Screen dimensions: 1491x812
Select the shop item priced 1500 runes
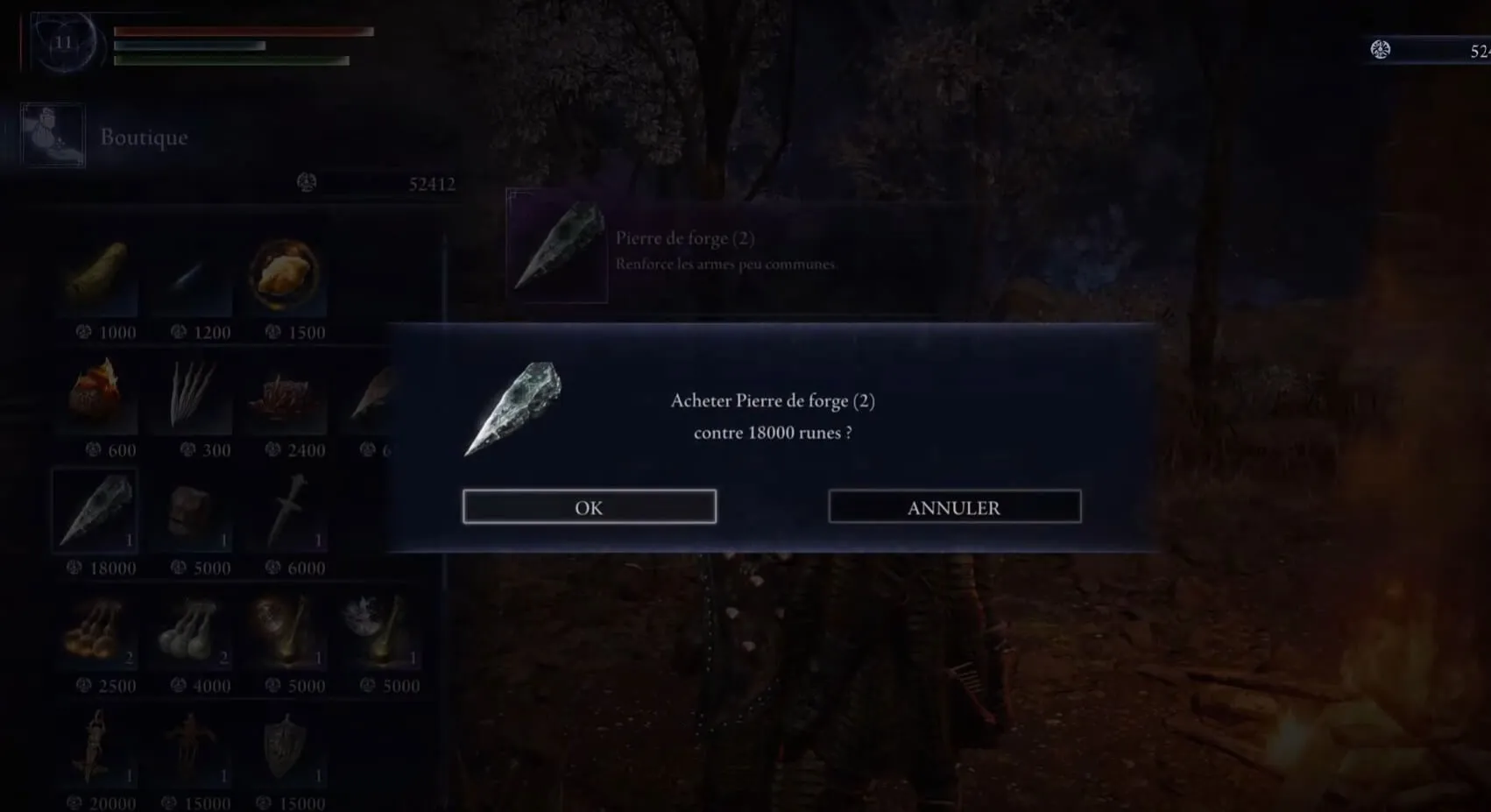coord(286,278)
